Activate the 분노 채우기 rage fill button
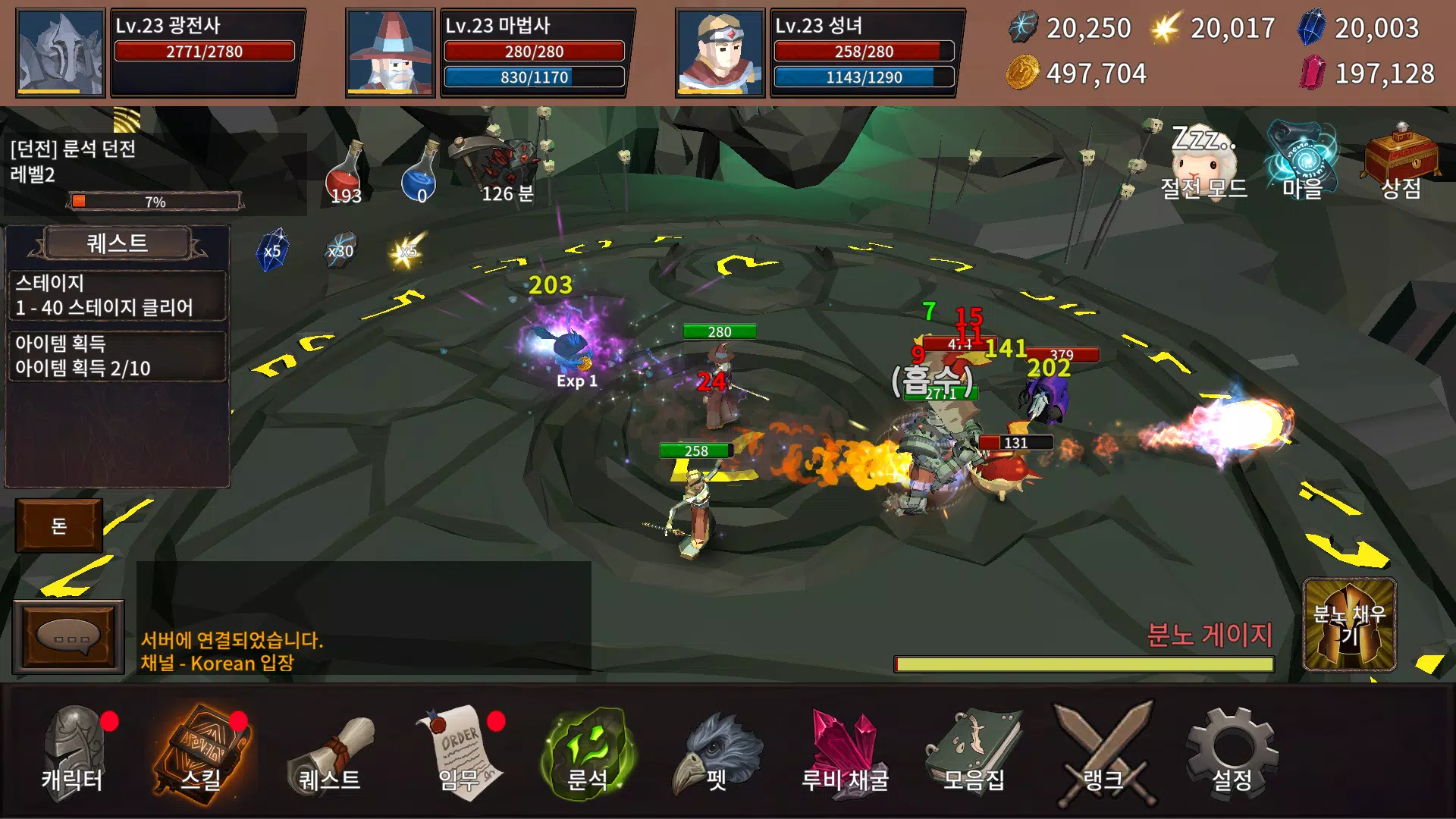The width and height of the screenshot is (1456, 819). coord(1349,625)
